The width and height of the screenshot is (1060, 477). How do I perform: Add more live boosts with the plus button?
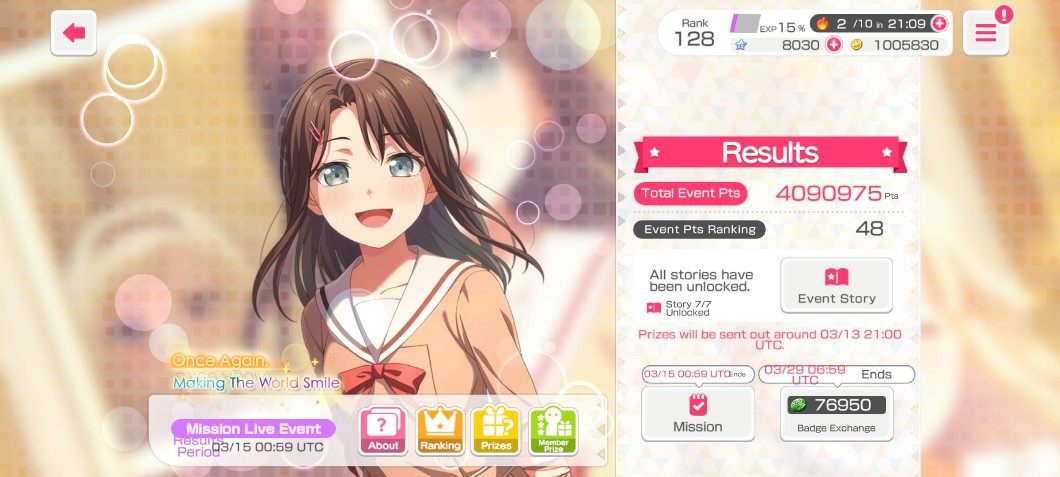click(x=938, y=23)
